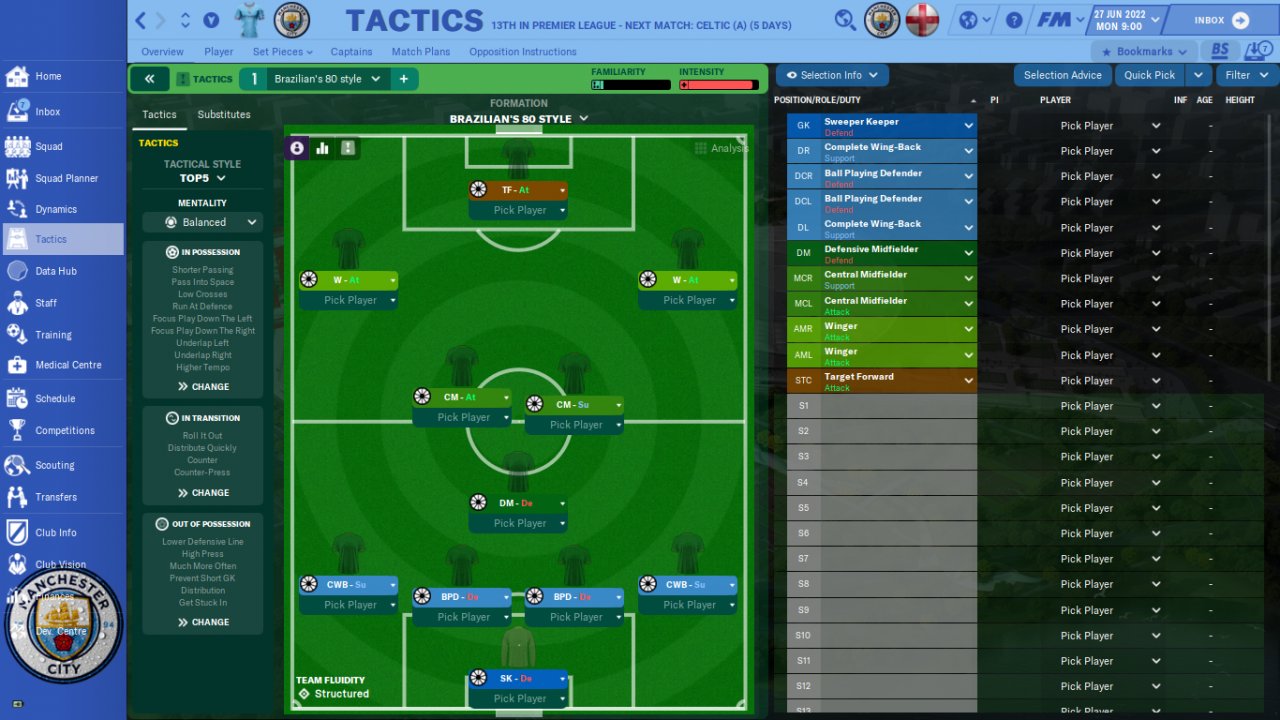The image size is (1280, 720).
Task: Change the Sweeper Keeper role in the list
Action: click(x=896, y=126)
